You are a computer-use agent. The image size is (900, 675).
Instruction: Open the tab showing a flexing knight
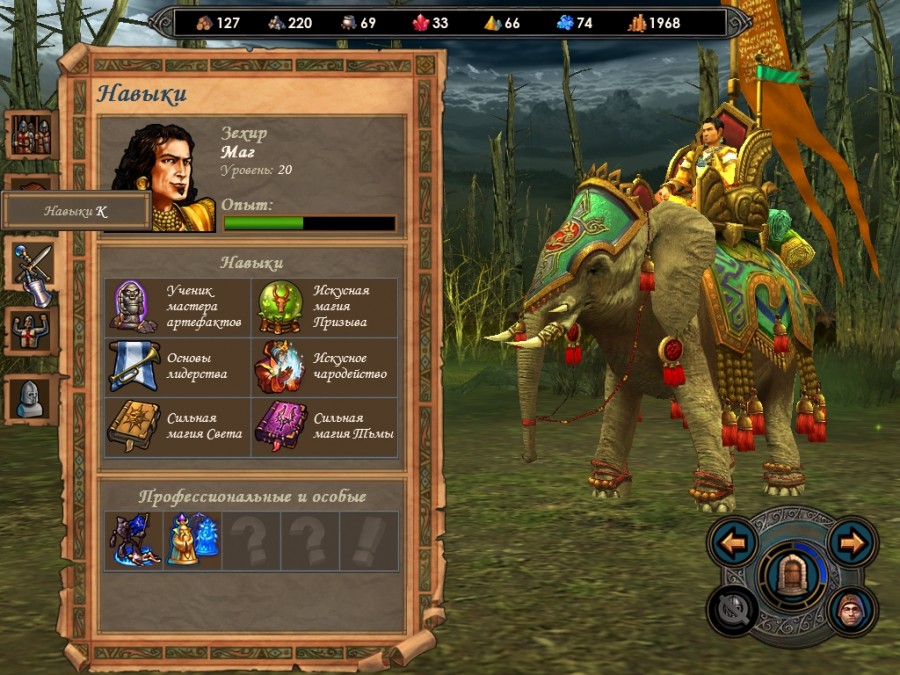(x=31, y=330)
